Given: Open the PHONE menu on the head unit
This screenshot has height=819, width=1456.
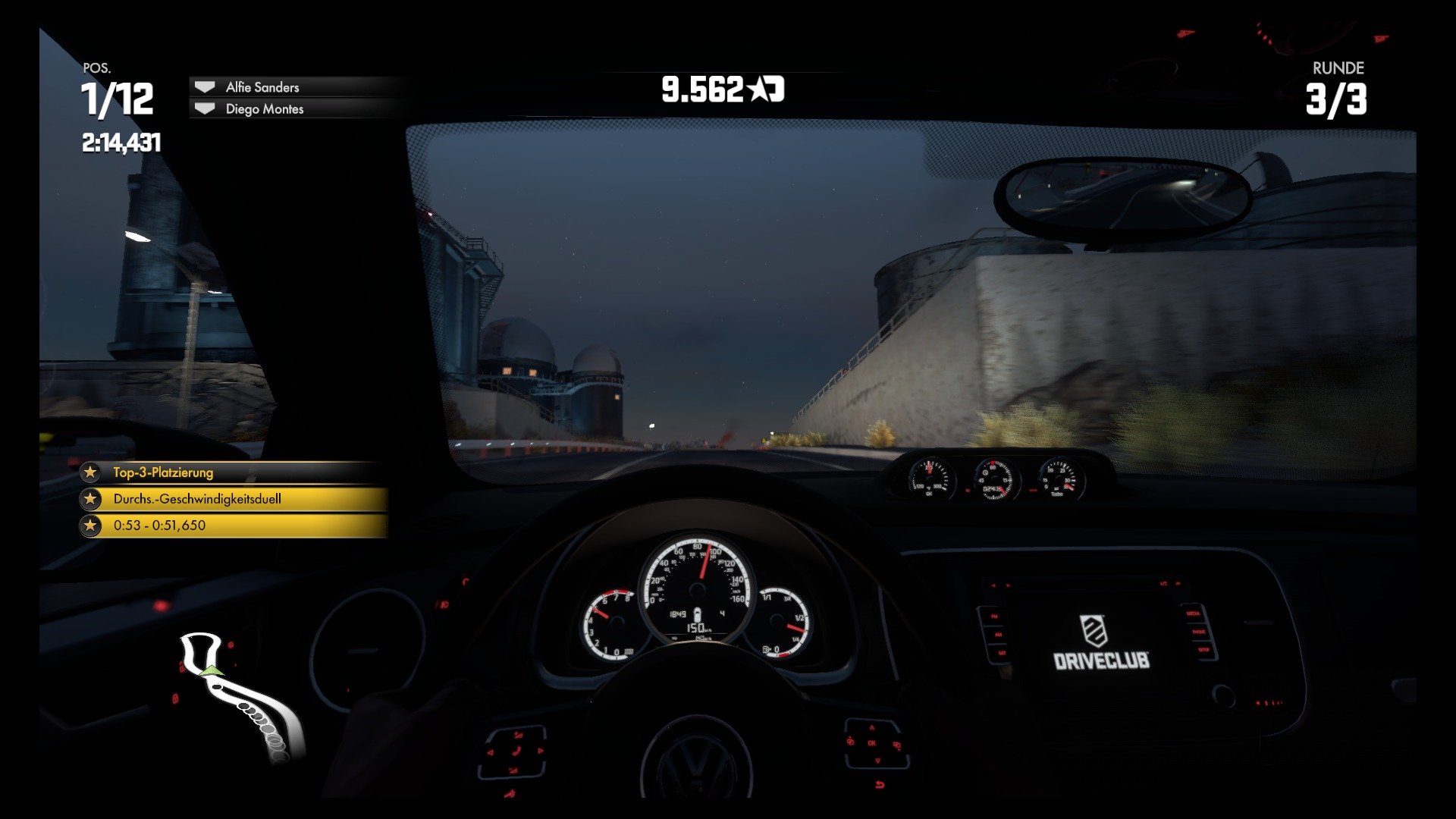Looking at the screenshot, I should point(1199,632).
